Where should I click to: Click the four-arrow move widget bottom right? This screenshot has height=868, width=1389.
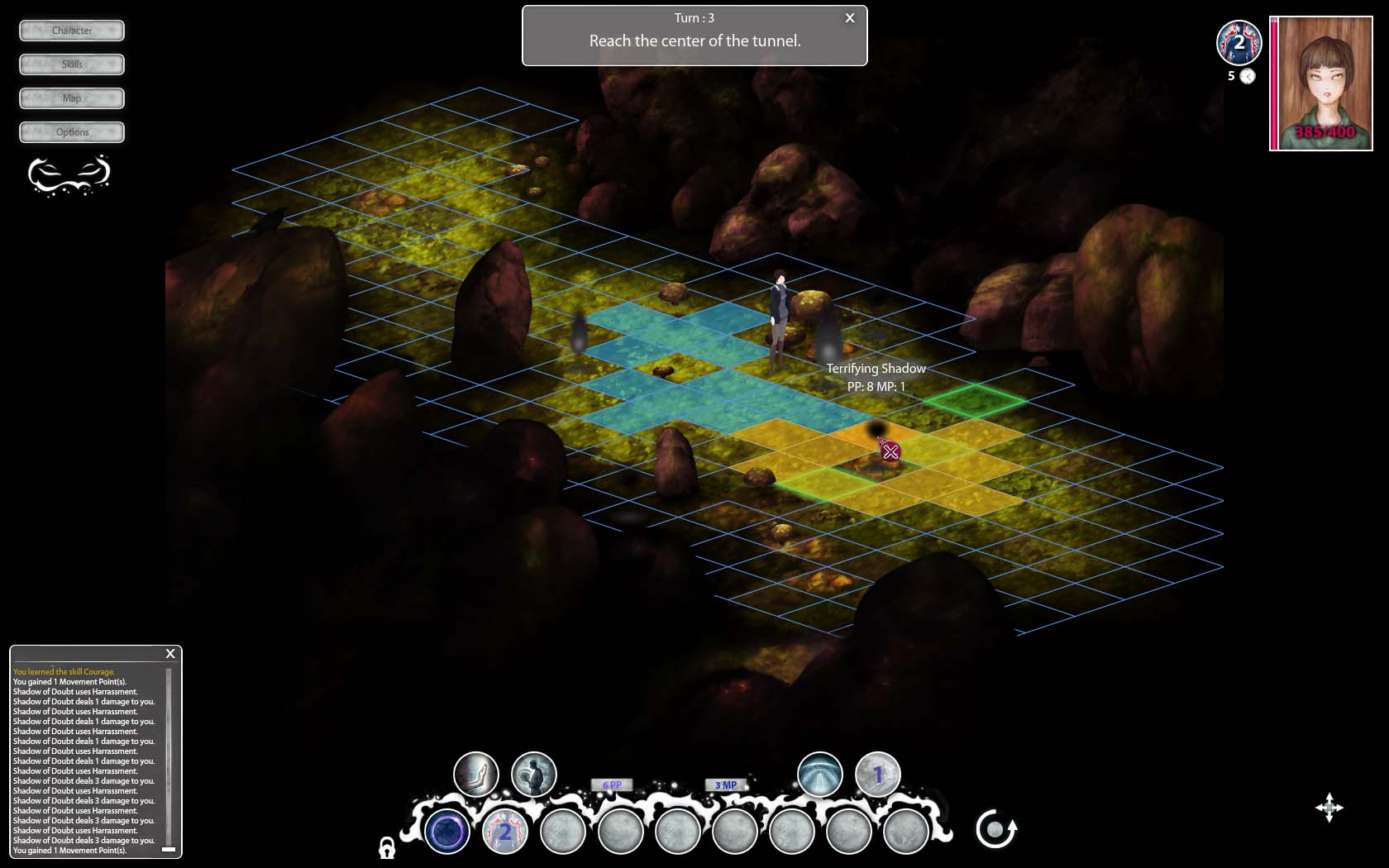(1329, 808)
